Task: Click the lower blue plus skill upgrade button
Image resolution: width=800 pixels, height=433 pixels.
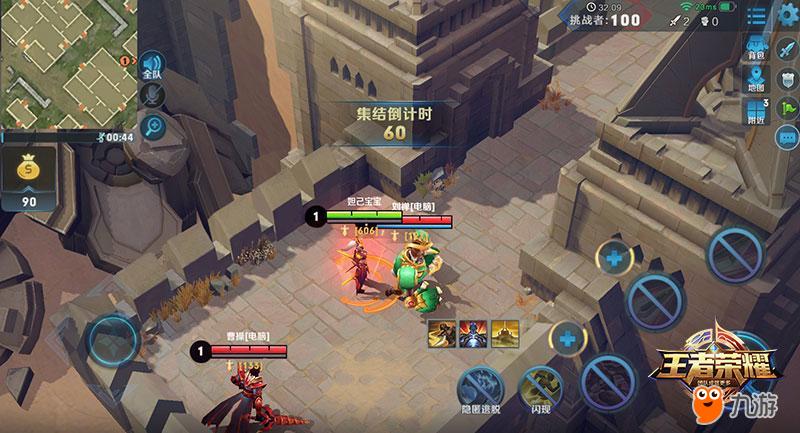Action: (567, 338)
